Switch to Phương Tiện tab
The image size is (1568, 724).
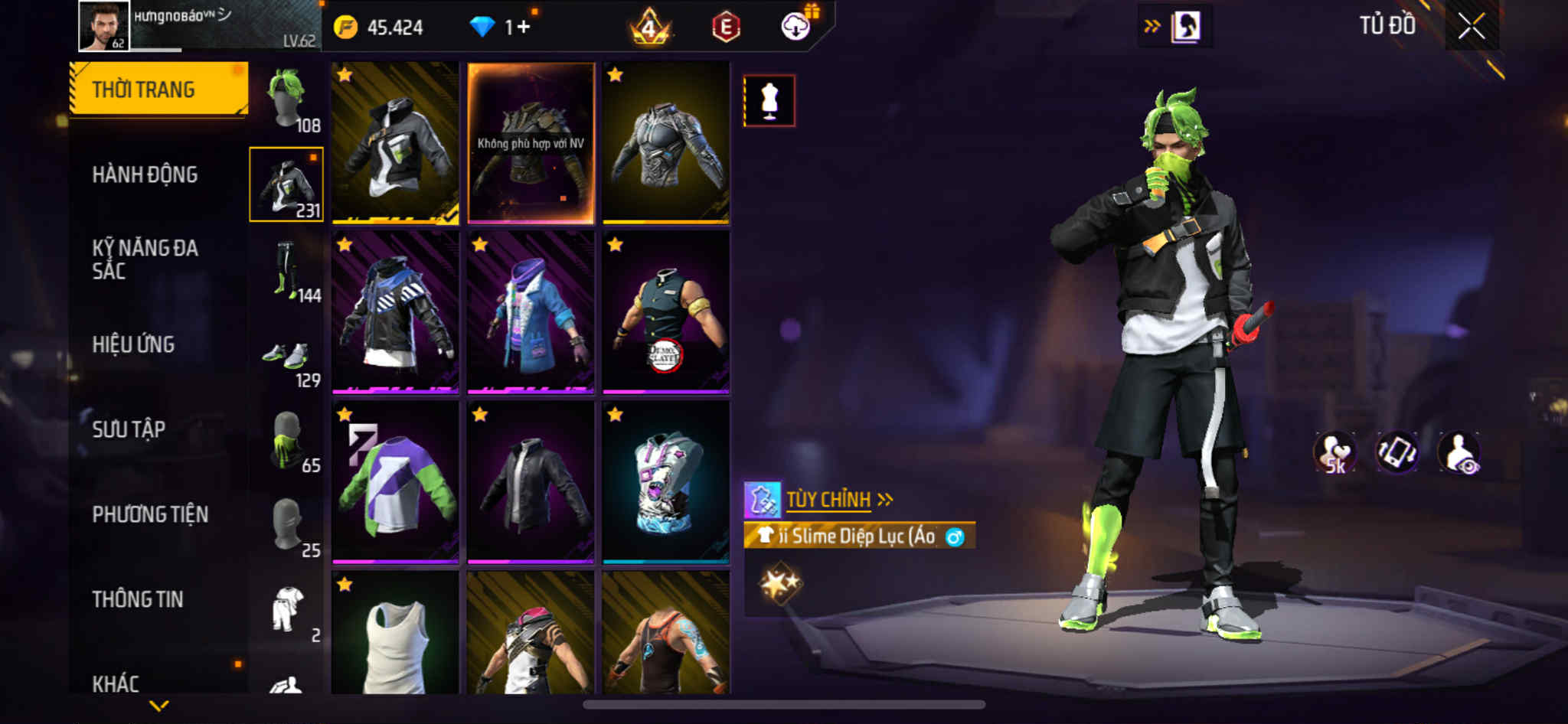pos(150,514)
